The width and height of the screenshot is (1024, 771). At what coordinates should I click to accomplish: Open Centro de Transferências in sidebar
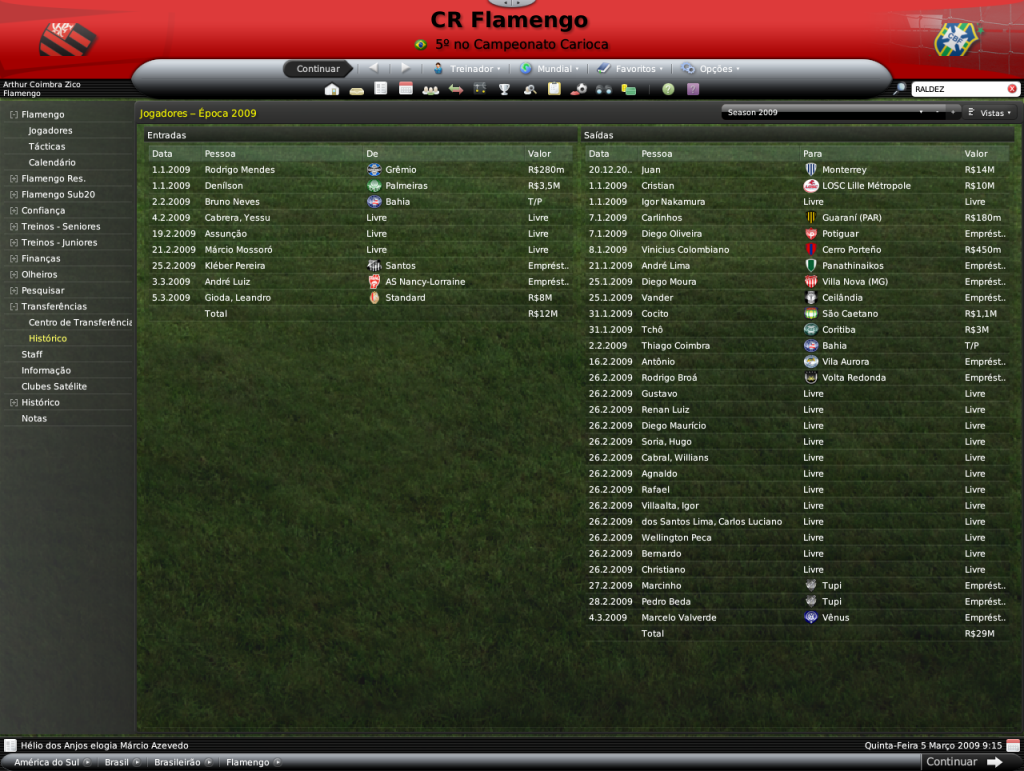coord(80,323)
